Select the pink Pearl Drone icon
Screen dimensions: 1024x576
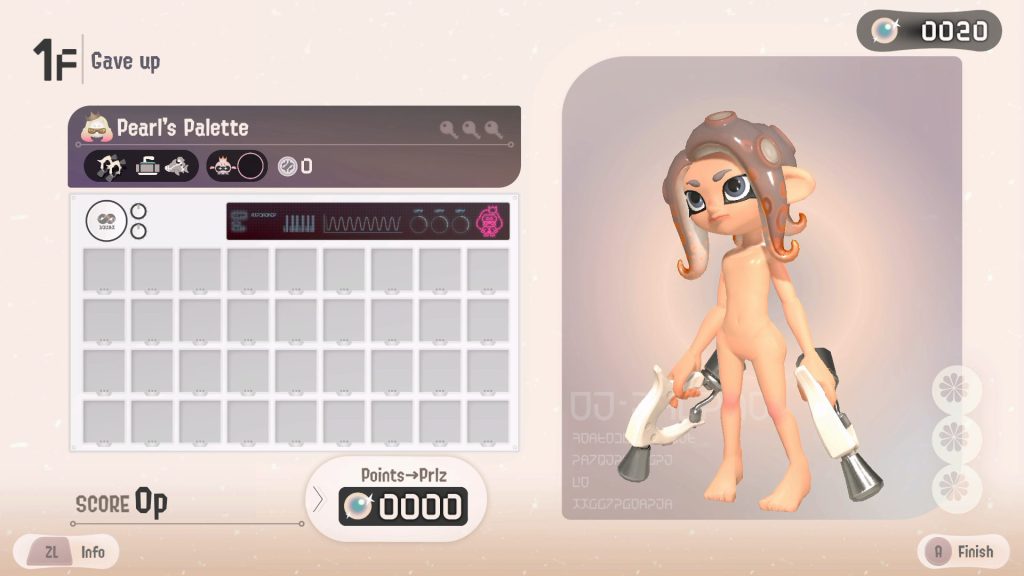(x=491, y=221)
